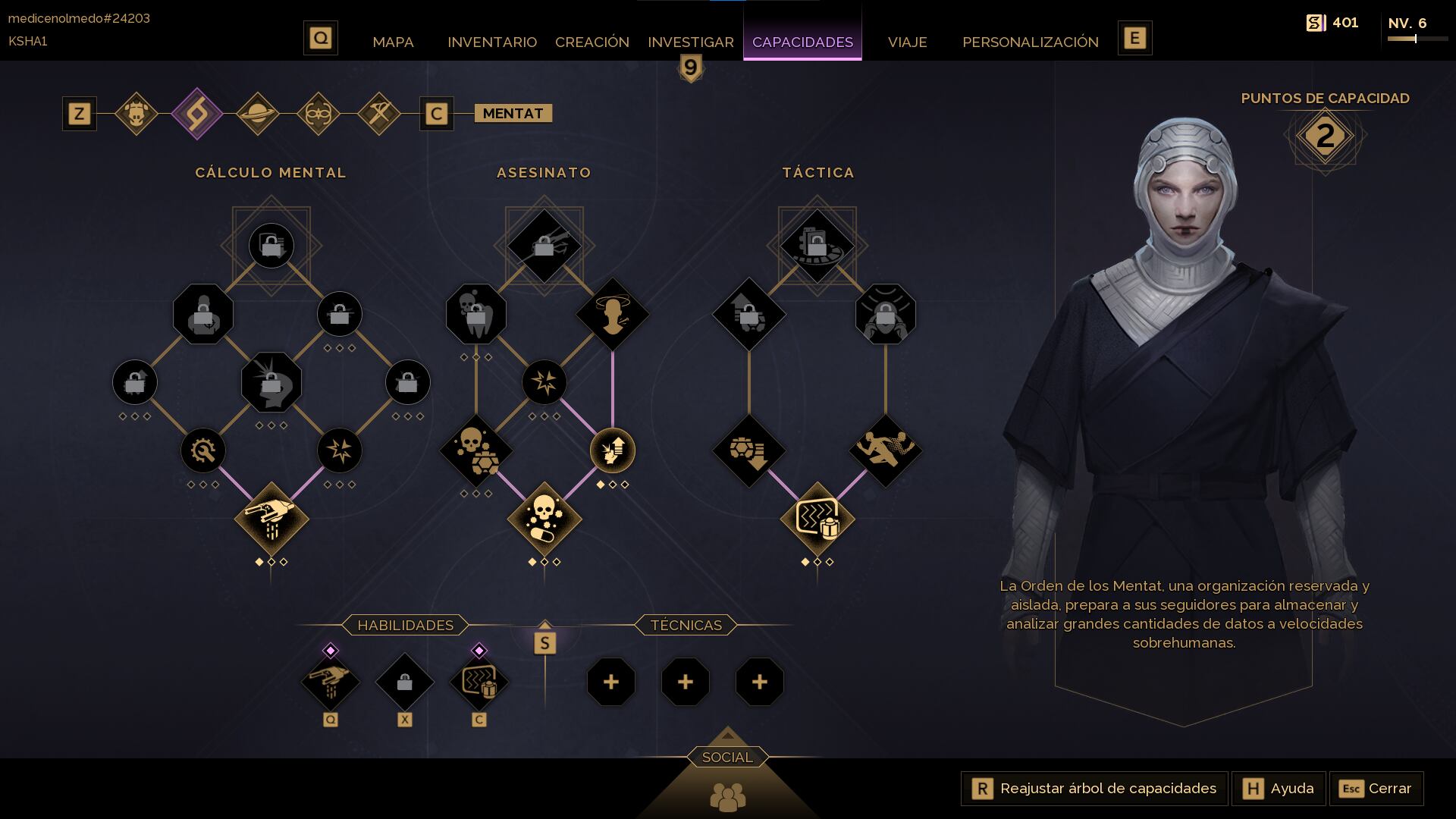
Task: Open the Ayuda help panel
Action: tap(1279, 789)
